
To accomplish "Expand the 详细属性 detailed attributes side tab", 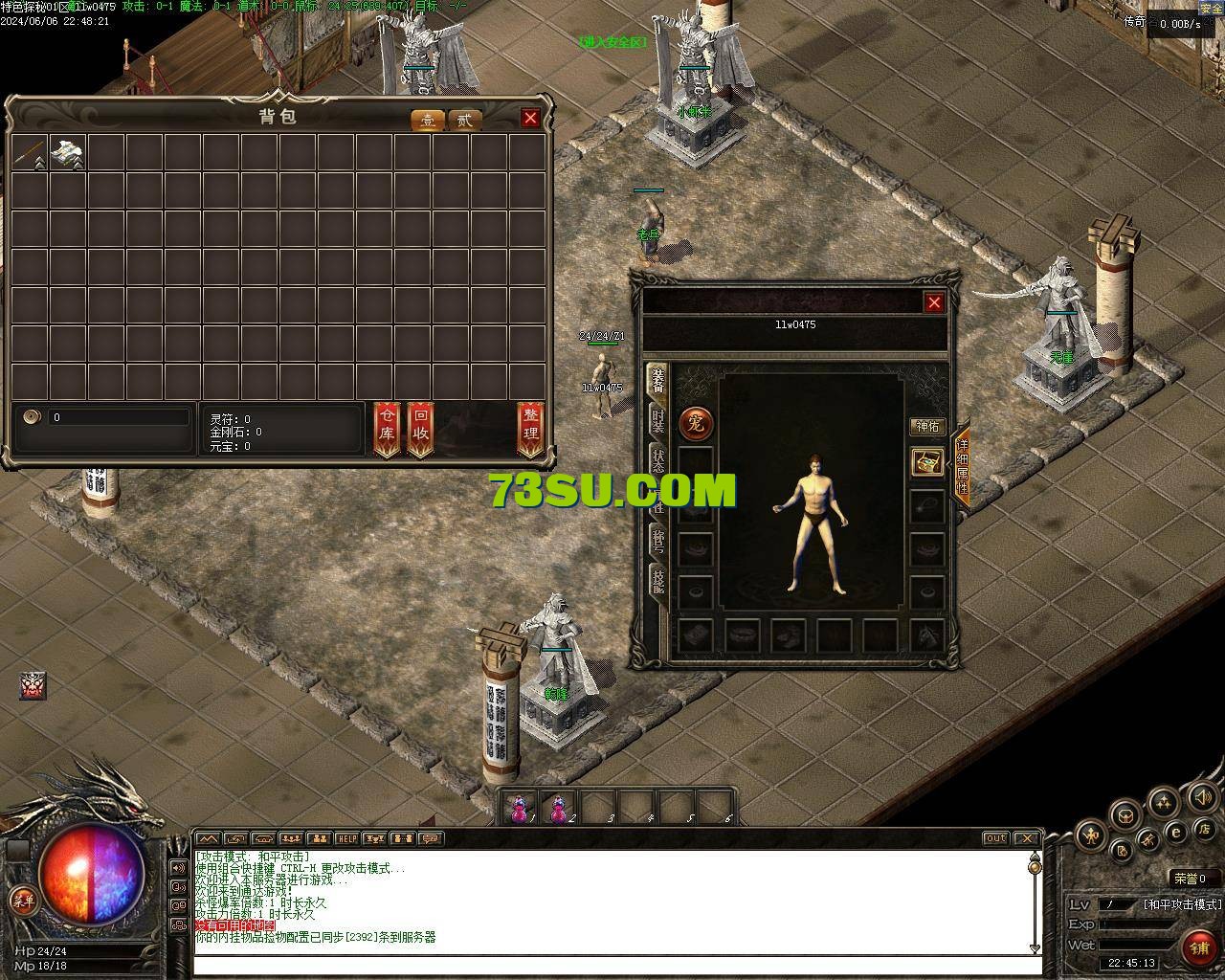I will click(x=962, y=468).
